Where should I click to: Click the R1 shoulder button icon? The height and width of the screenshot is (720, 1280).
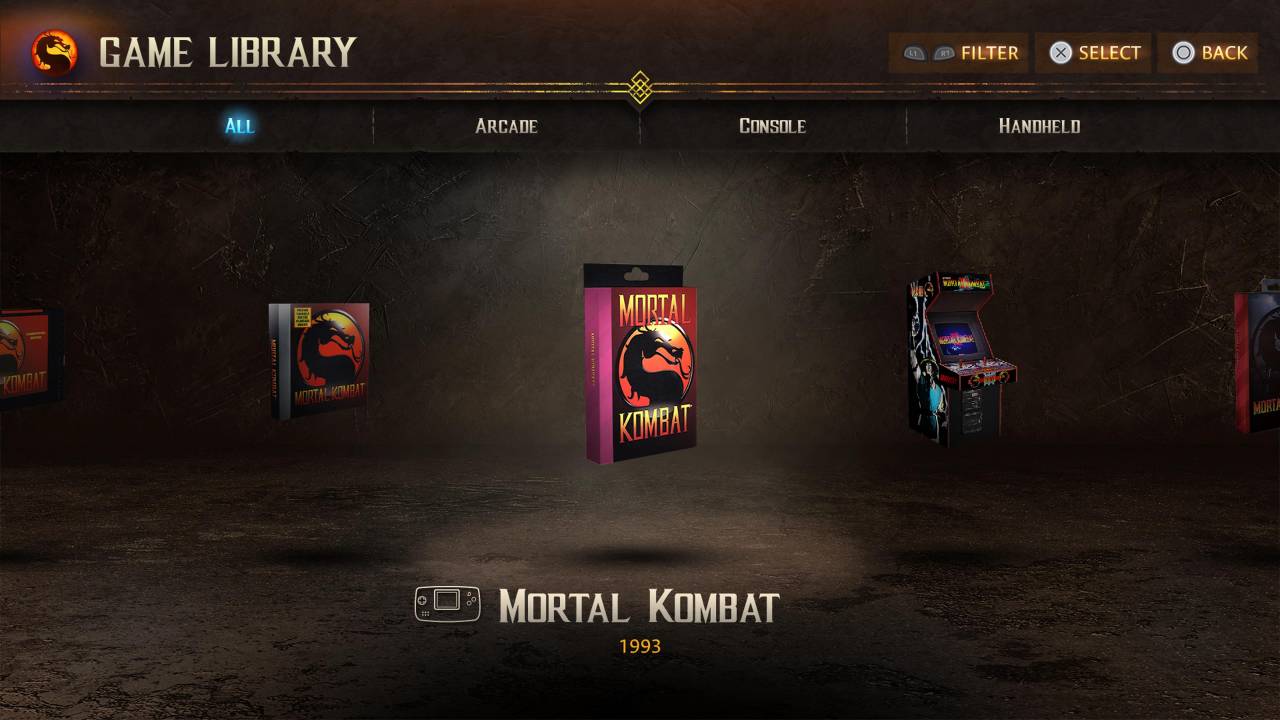(x=945, y=53)
